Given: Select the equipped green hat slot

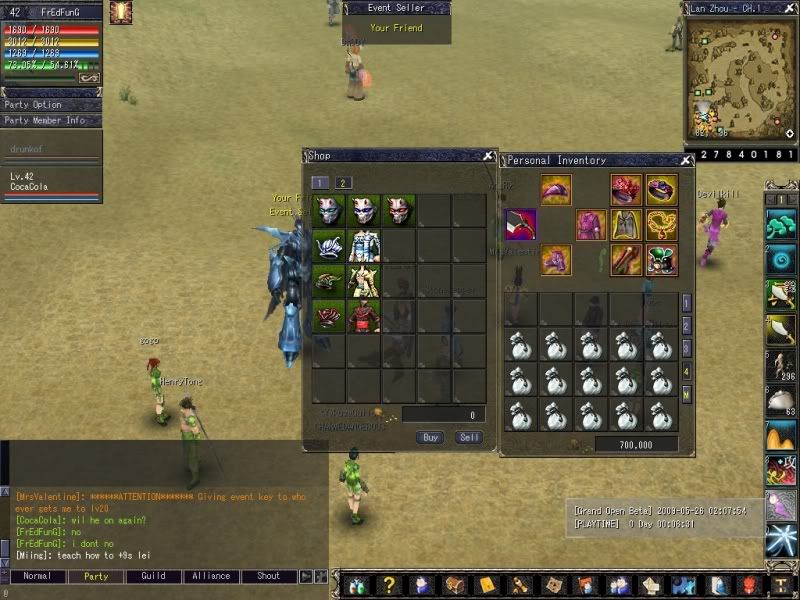Looking at the screenshot, I should pyautogui.click(x=661, y=260).
